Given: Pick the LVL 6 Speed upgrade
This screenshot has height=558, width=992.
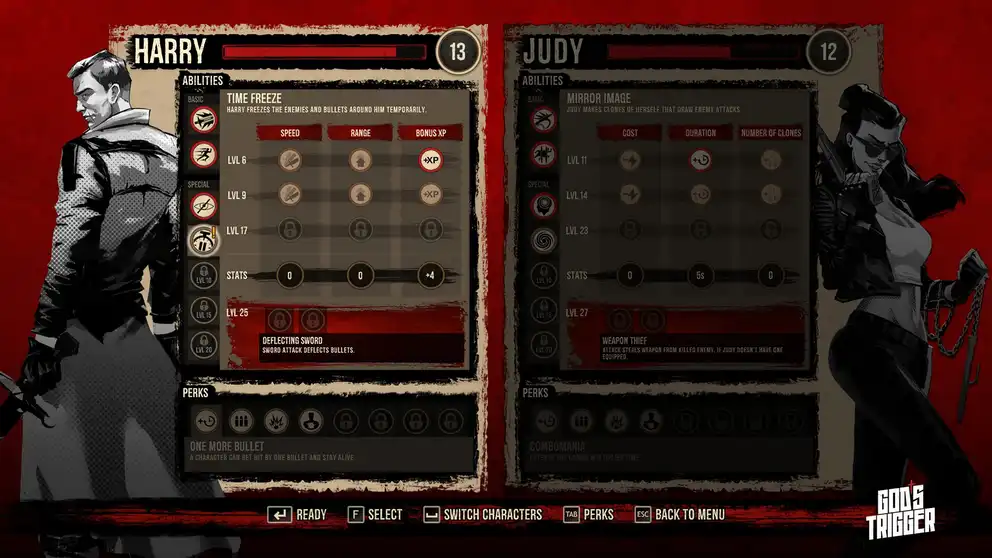Looking at the screenshot, I should 290,160.
